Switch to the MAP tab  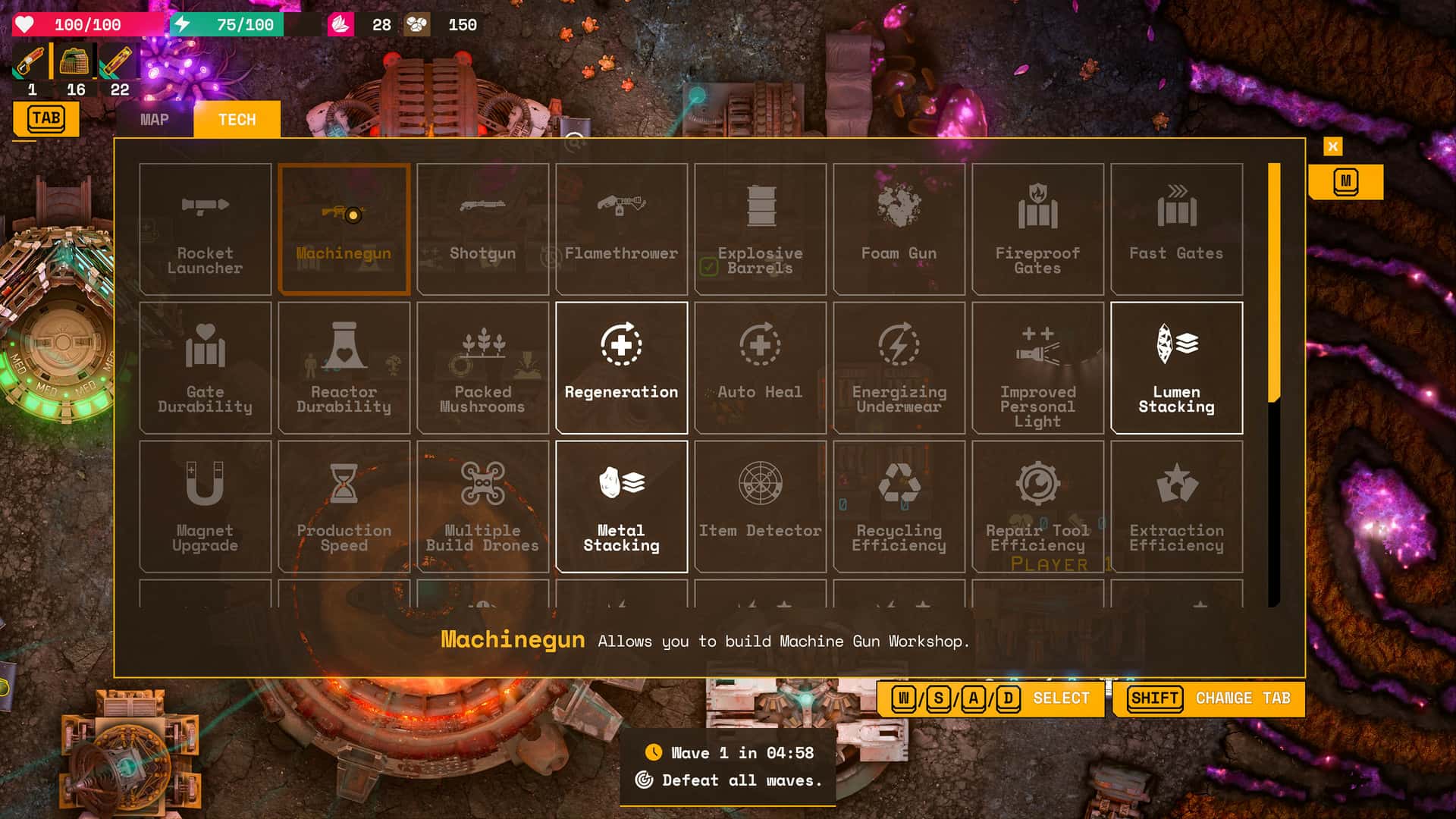click(x=155, y=119)
